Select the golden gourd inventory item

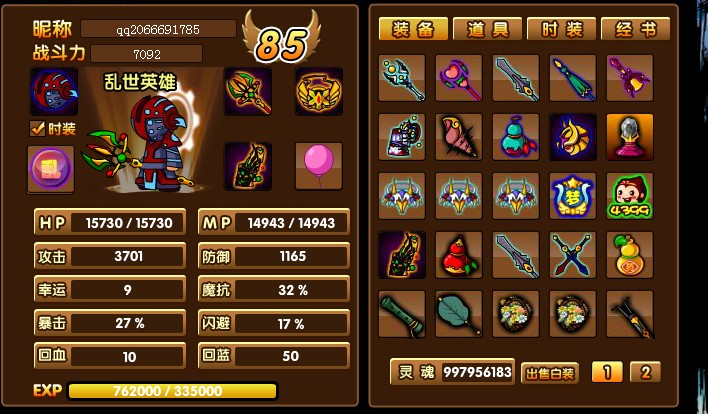pyautogui.click(x=630, y=255)
